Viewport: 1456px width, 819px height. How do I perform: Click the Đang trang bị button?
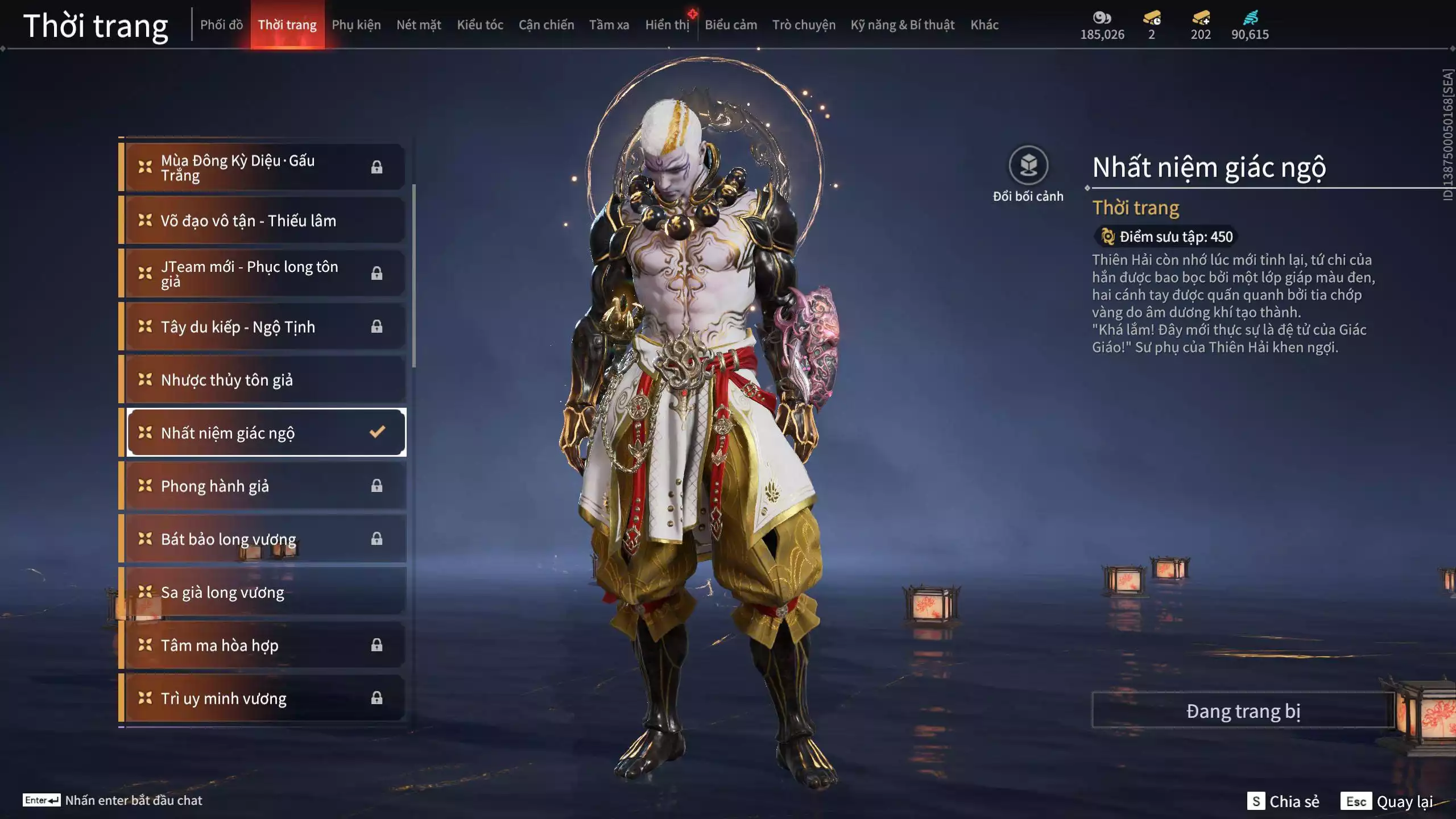click(1243, 711)
